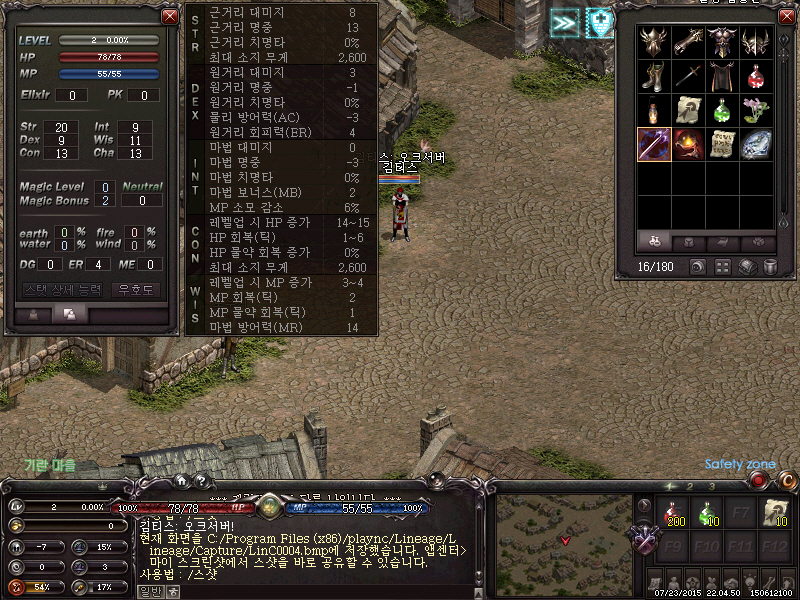Image resolution: width=800 pixels, height=600 pixels.
Task: Switch to the potions inventory tab
Action: 654,243
